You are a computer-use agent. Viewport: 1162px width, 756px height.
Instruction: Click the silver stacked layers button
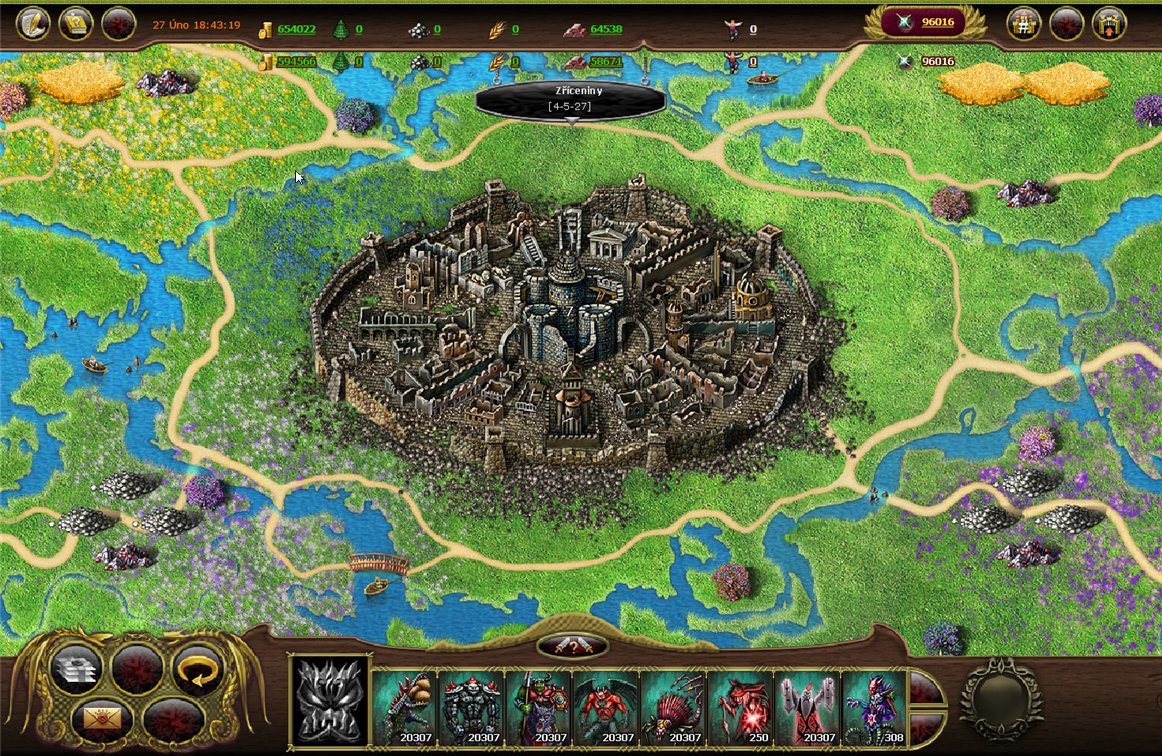tap(77, 667)
